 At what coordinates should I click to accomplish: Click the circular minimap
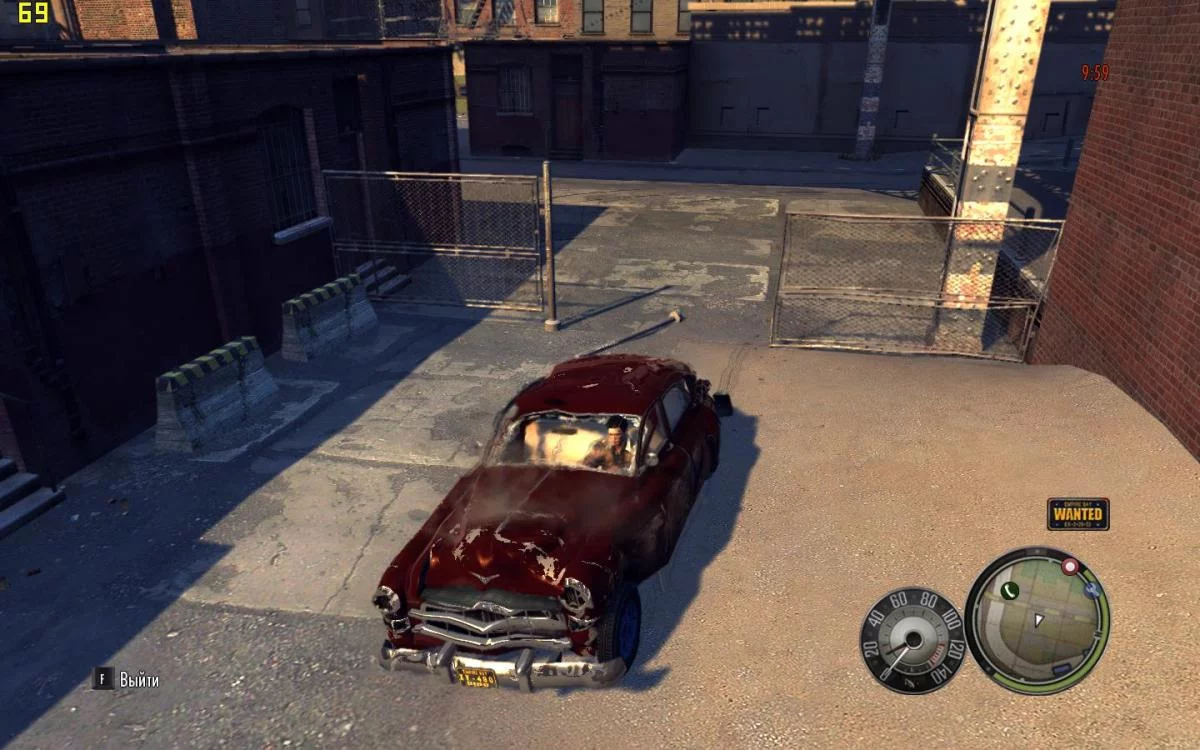click(x=1037, y=620)
